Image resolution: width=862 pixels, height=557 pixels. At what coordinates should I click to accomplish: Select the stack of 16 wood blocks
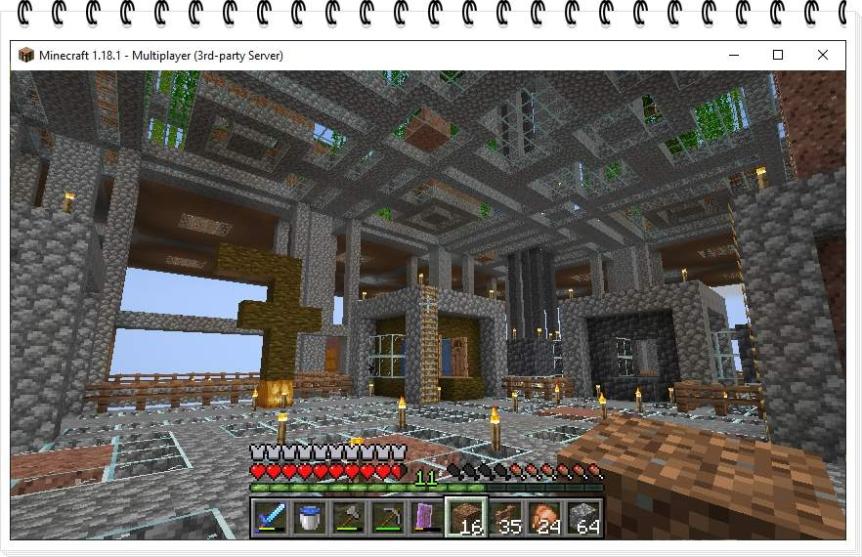[466, 517]
